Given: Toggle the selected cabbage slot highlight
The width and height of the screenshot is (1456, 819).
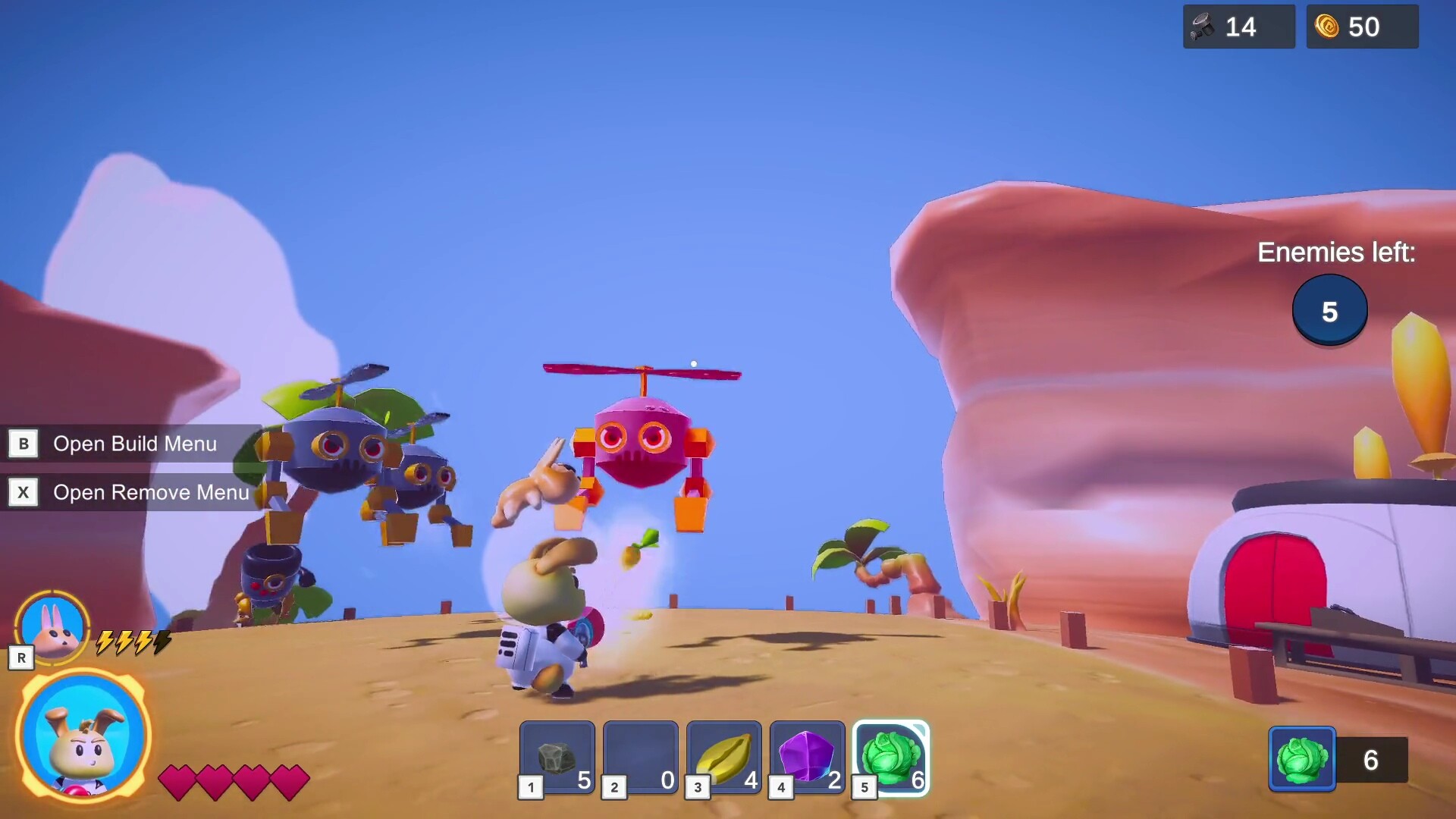Looking at the screenshot, I should (892, 757).
